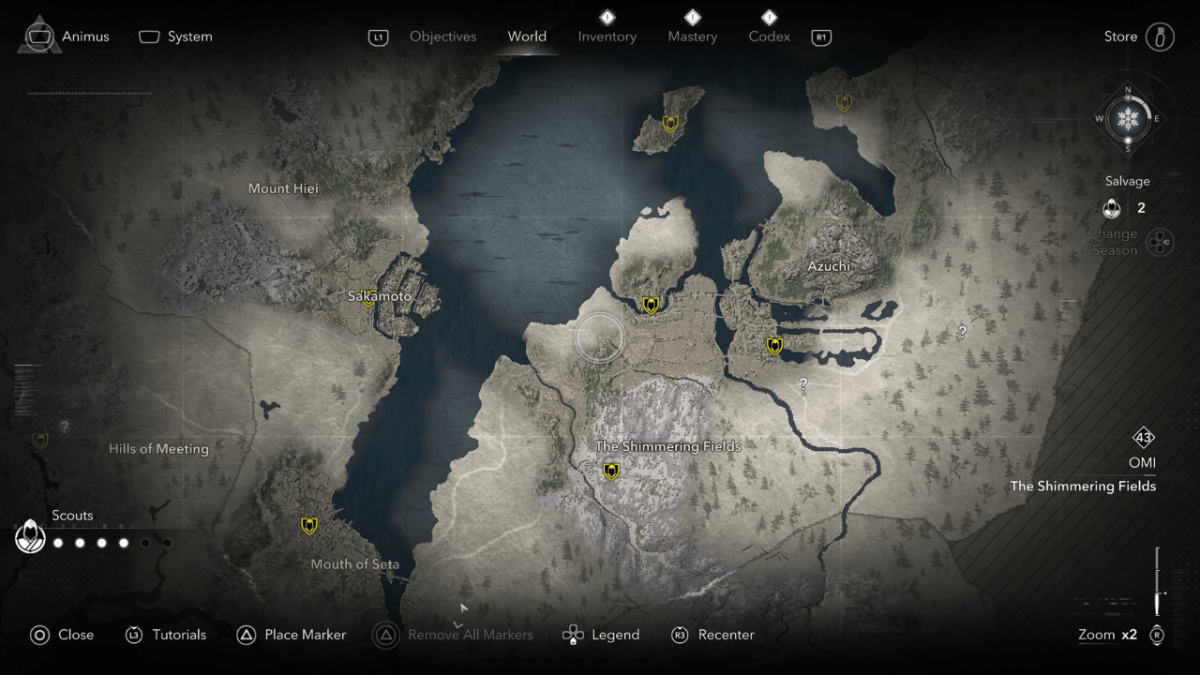Open the System menu
The image size is (1200, 675).
click(x=176, y=36)
